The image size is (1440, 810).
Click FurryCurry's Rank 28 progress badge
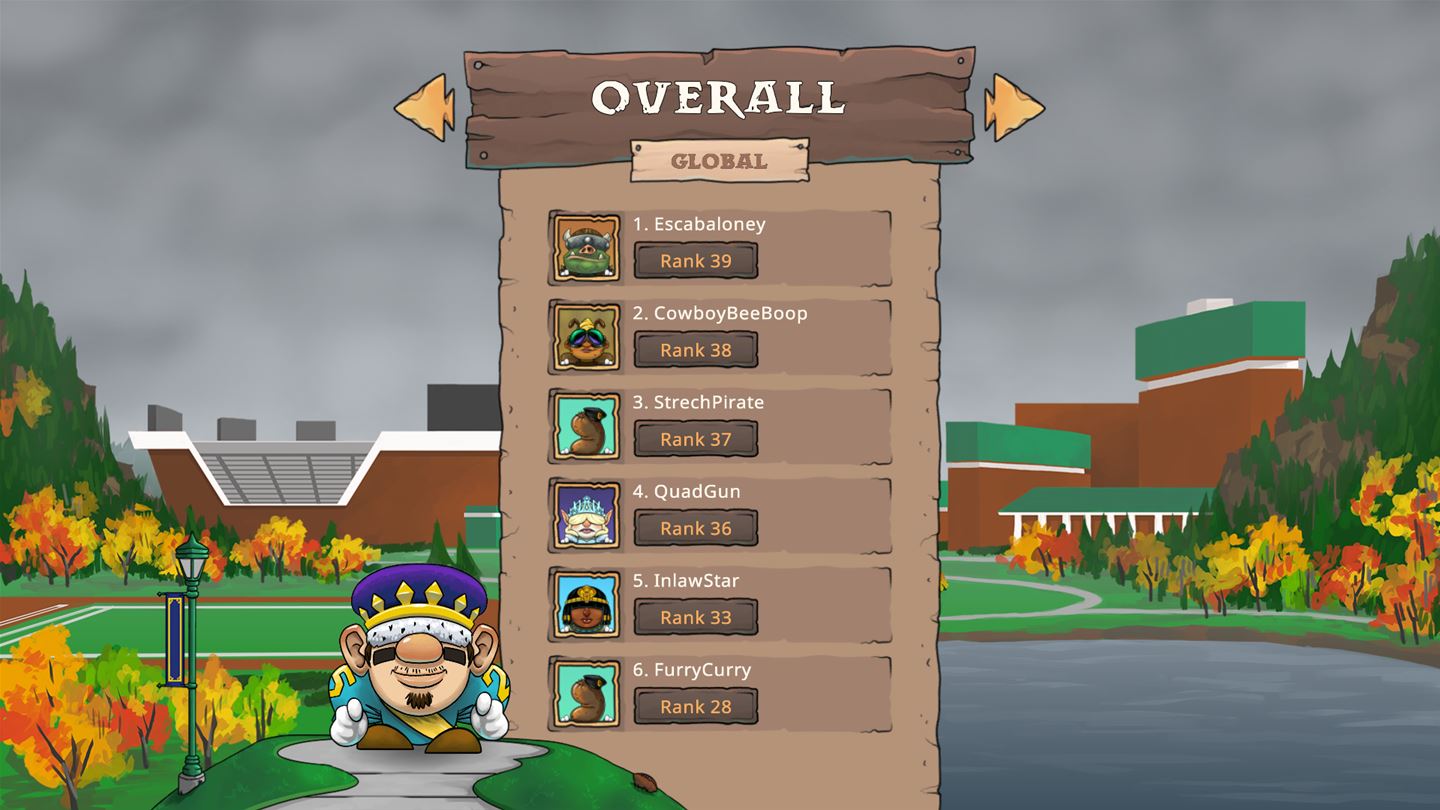click(696, 707)
